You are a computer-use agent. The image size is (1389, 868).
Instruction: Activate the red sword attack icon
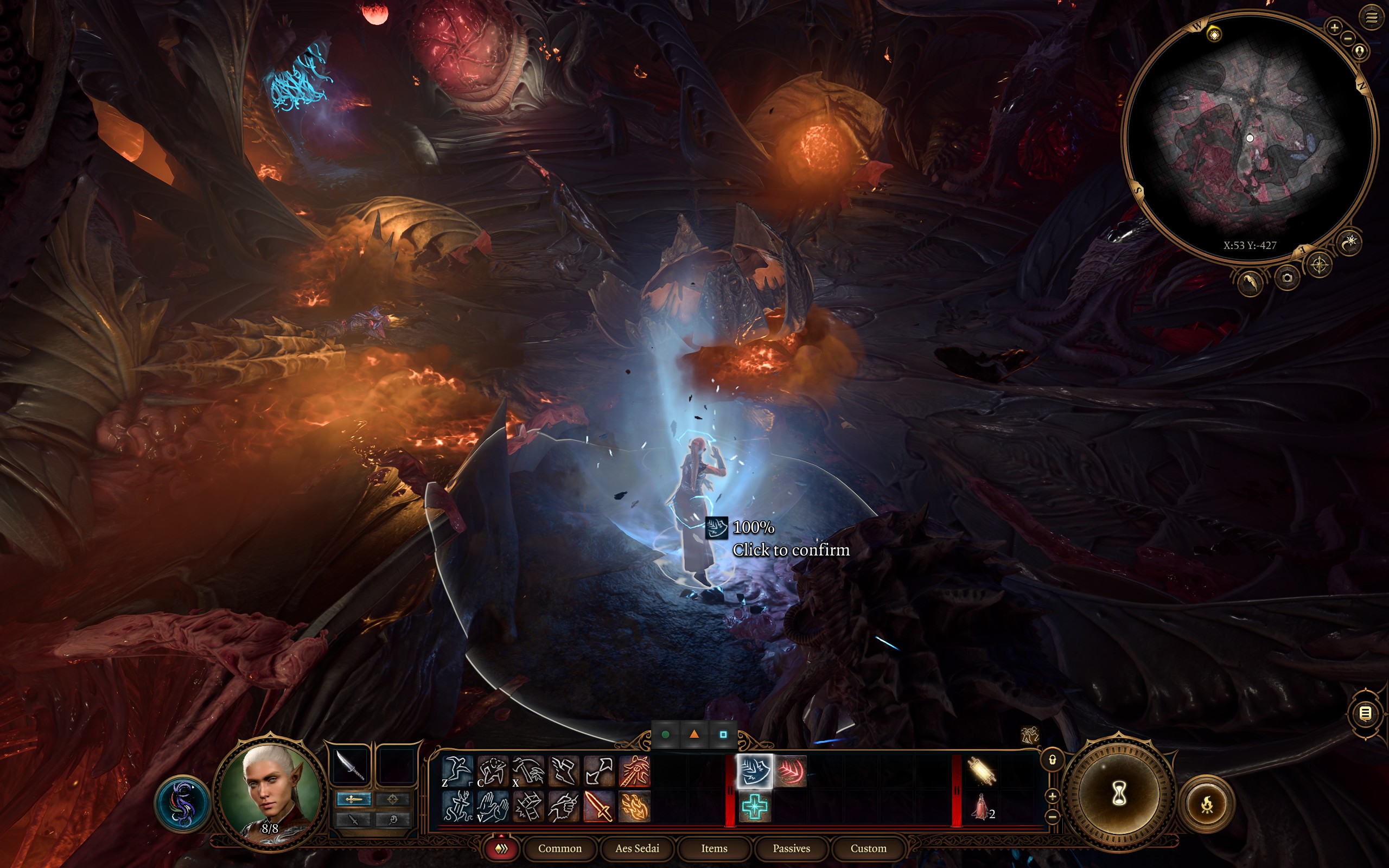[598, 806]
